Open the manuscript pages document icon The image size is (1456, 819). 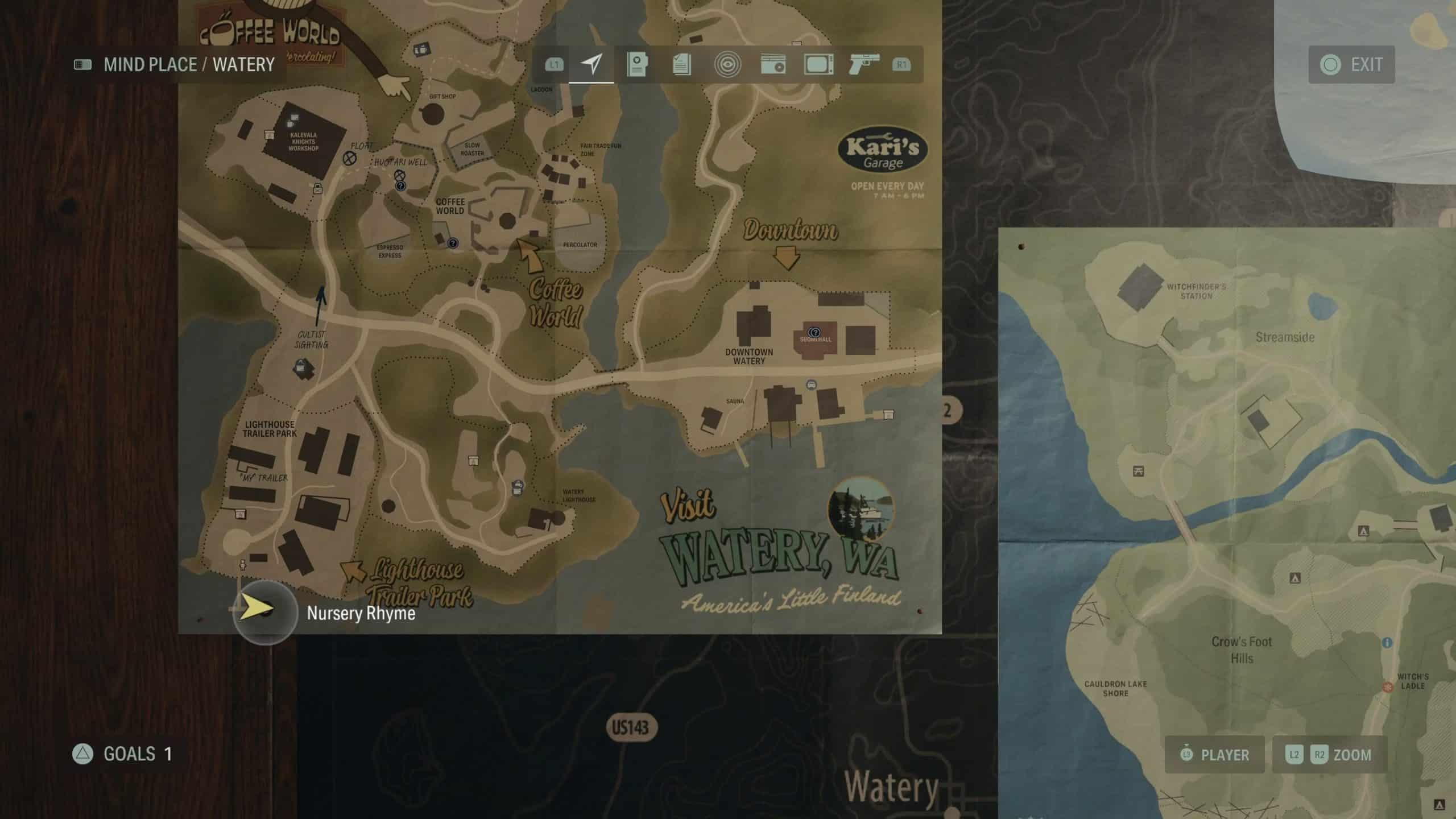[x=681, y=64]
